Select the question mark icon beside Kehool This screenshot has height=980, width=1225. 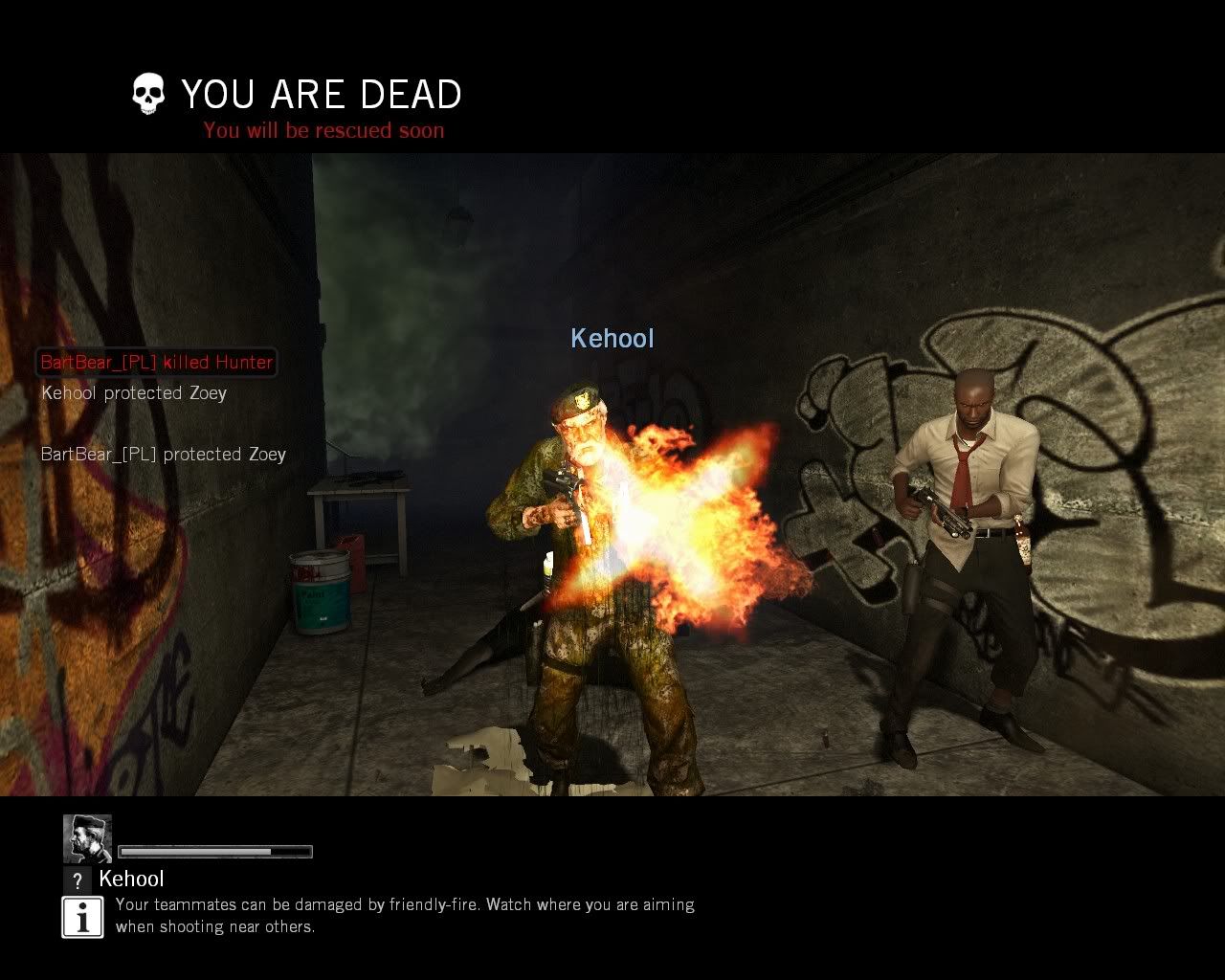pos(77,880)
